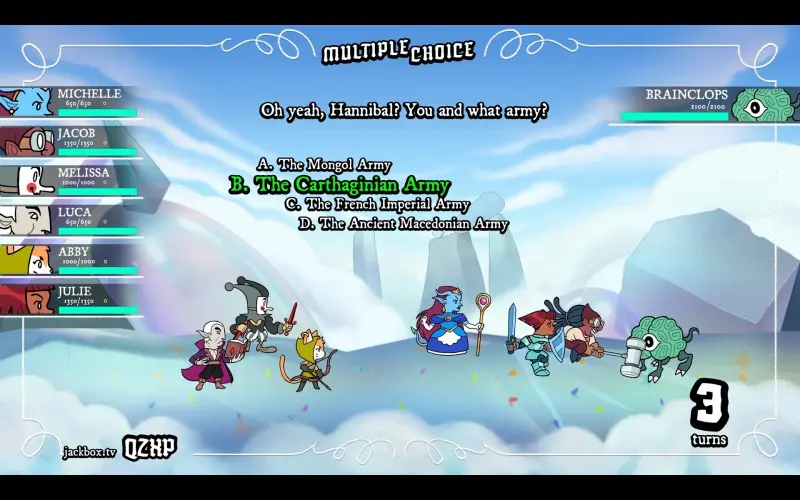Viewport: 800px width, 500px height.
Task: Pick answer C, The French Imperial Army
Action: (377, 205)
